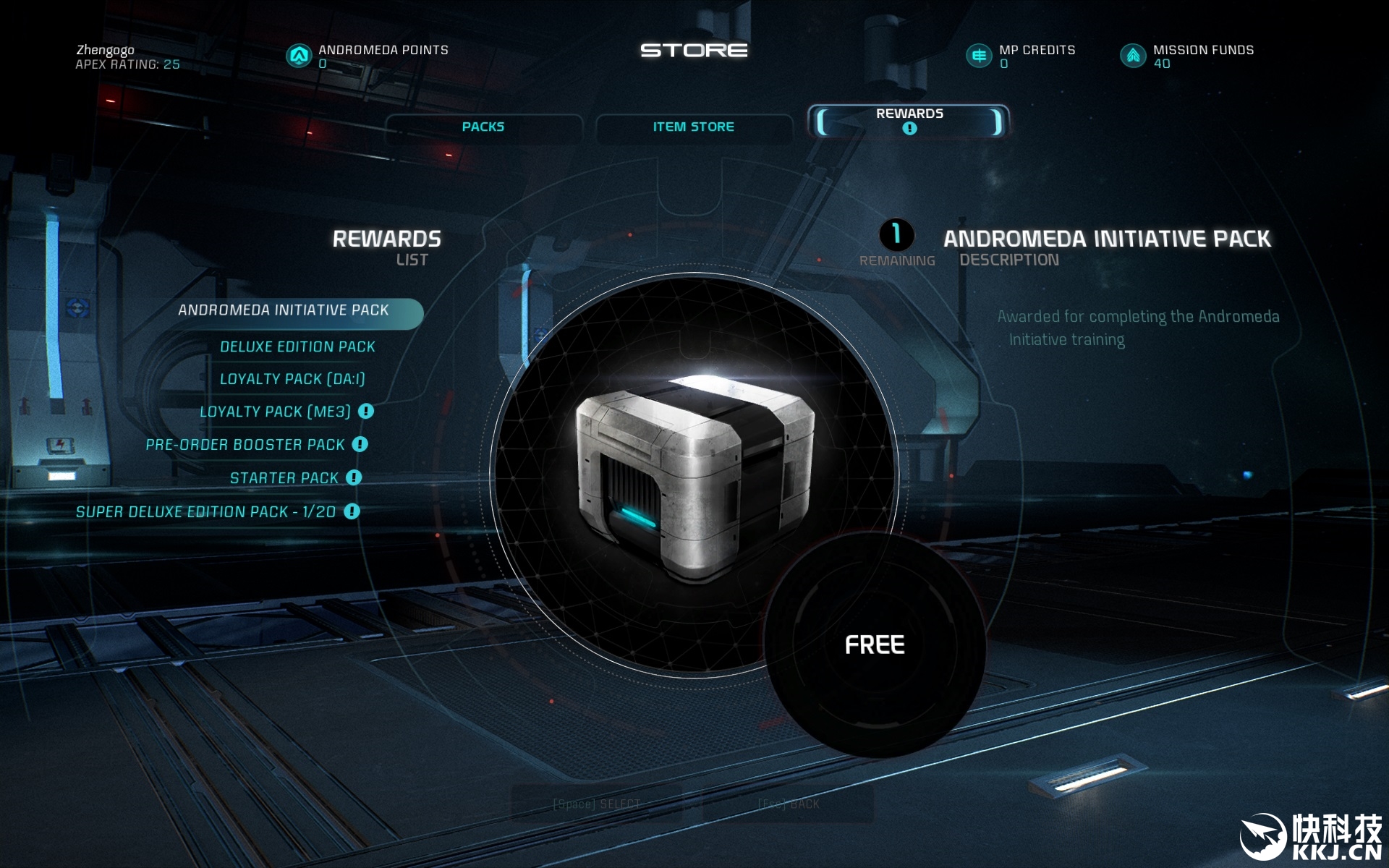Click the MP Credits currency icon
This screenshot has height=868, width=1389.
[979, 56]
